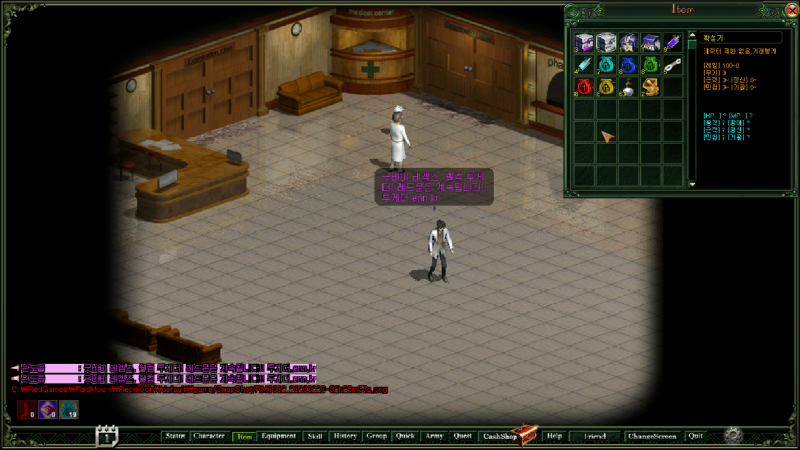The height and width of the screenshot is (450, 800).
Task: Open the Group menu
Action: tap(377, 436)
